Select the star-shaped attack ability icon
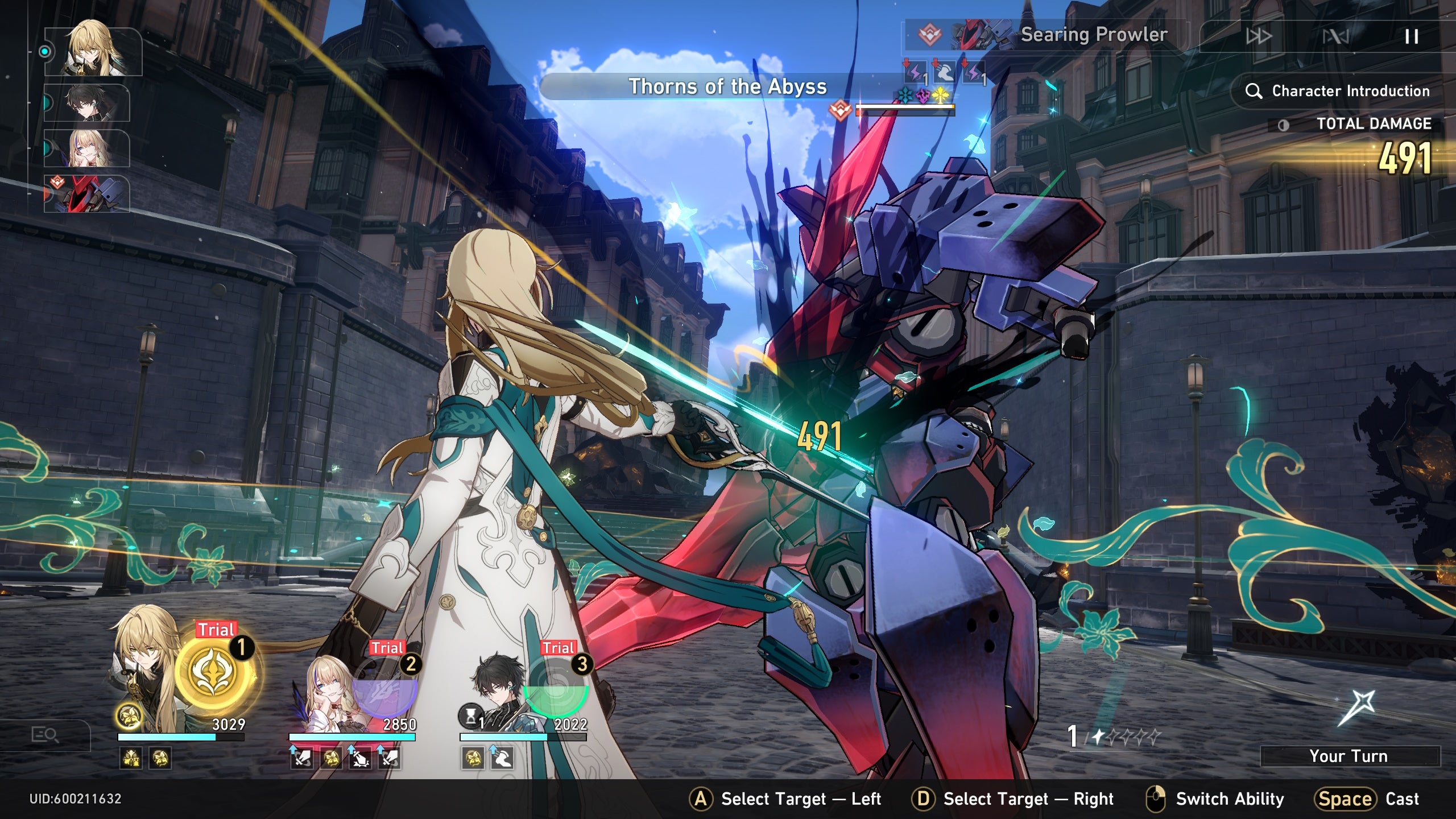Screen dimensions: 1456x819 pos(1356,708)
